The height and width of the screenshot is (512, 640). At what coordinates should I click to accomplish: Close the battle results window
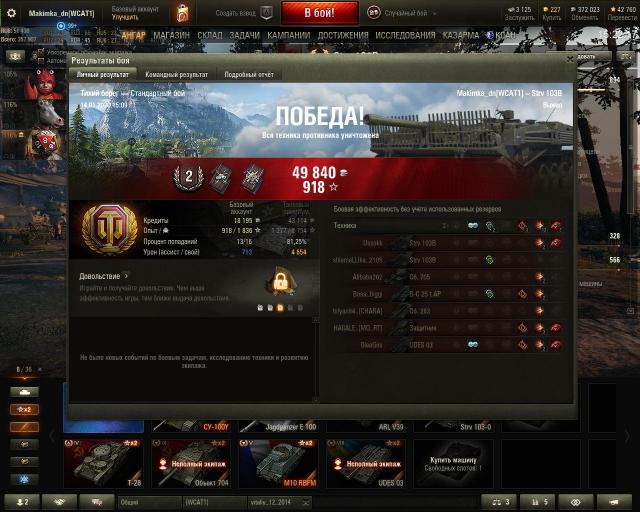point(570,59)
